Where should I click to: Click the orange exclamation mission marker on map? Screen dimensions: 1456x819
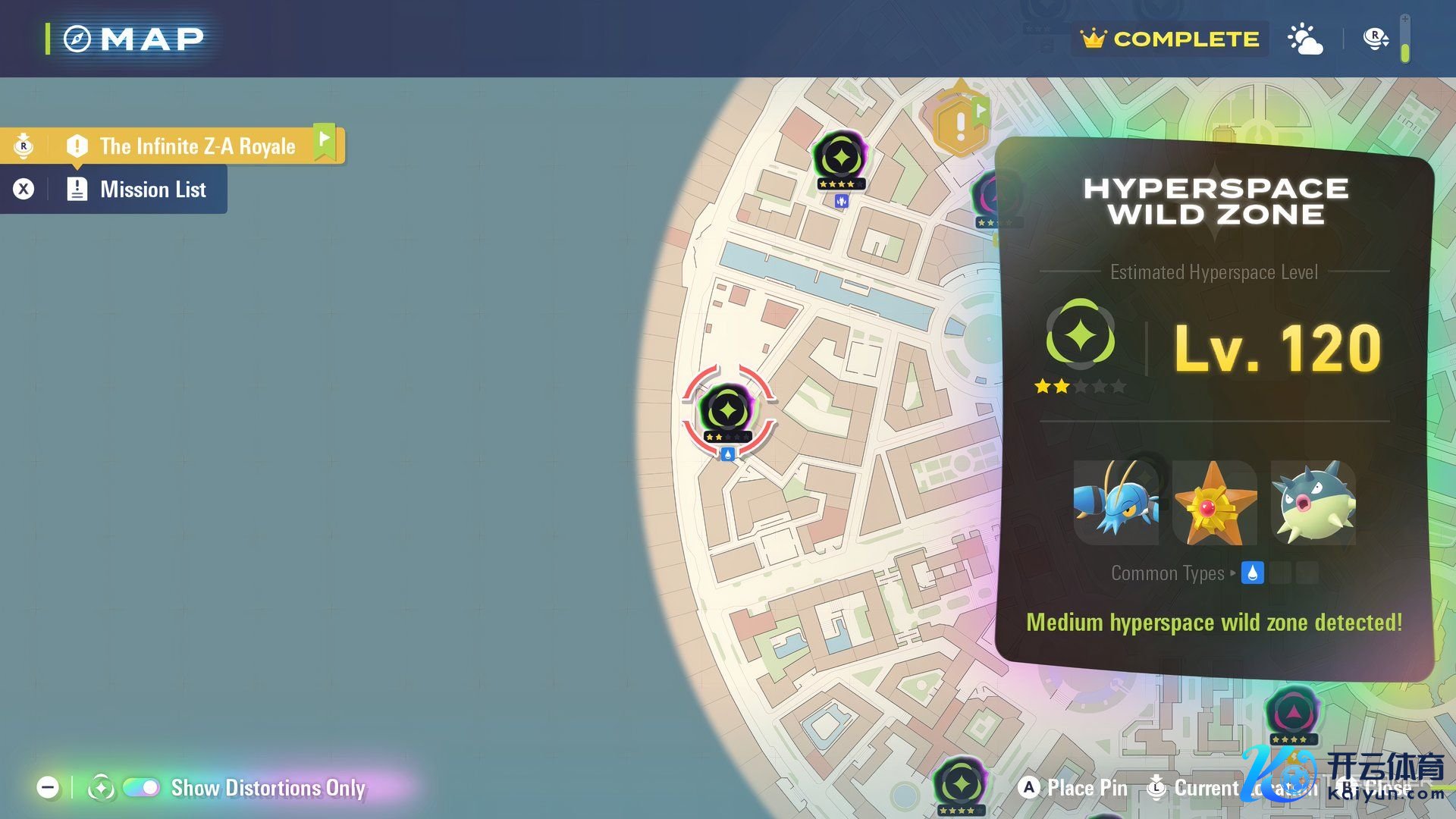click(960, 125)
